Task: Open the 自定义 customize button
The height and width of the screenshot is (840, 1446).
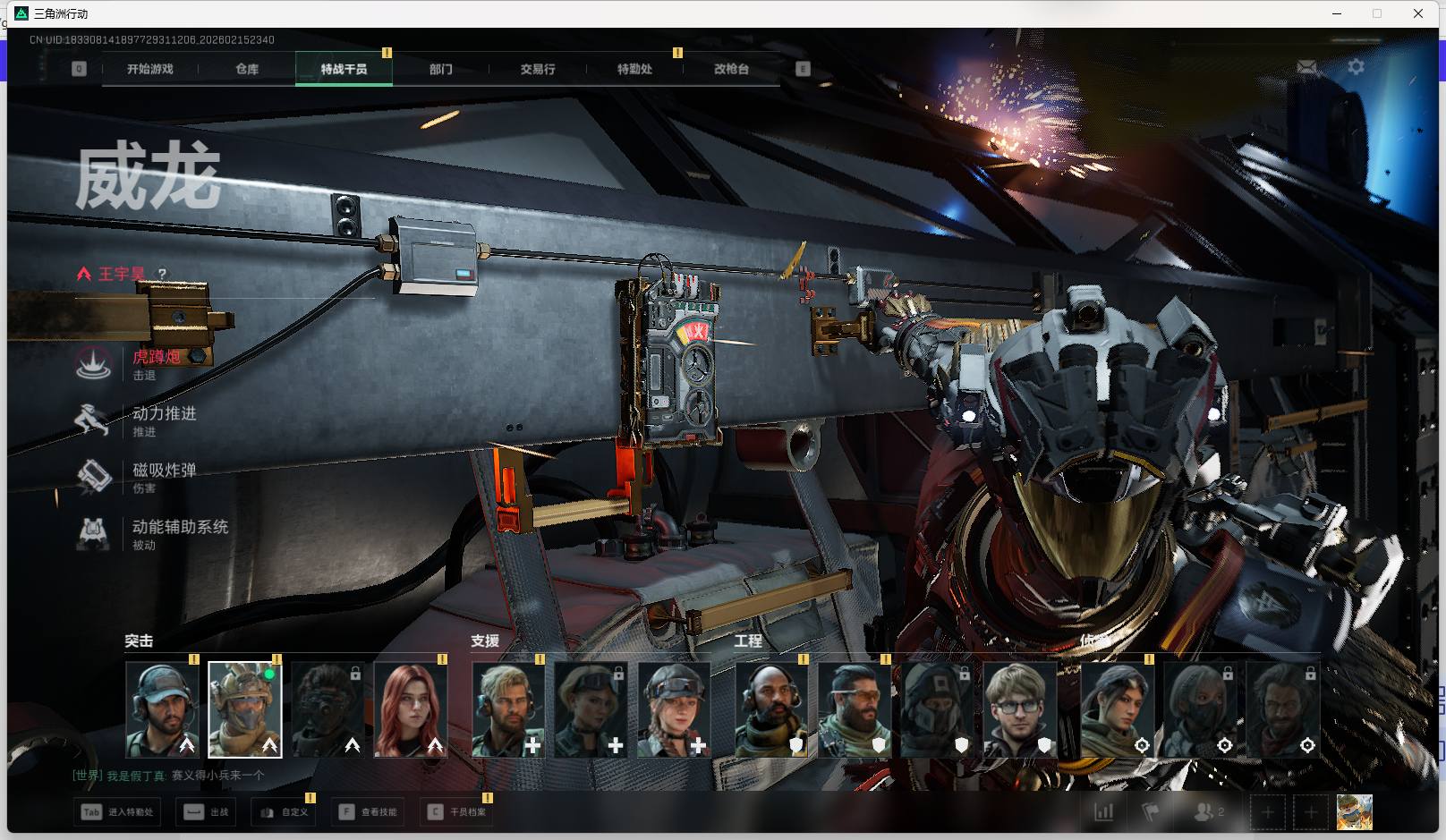Action: (285, 812)
